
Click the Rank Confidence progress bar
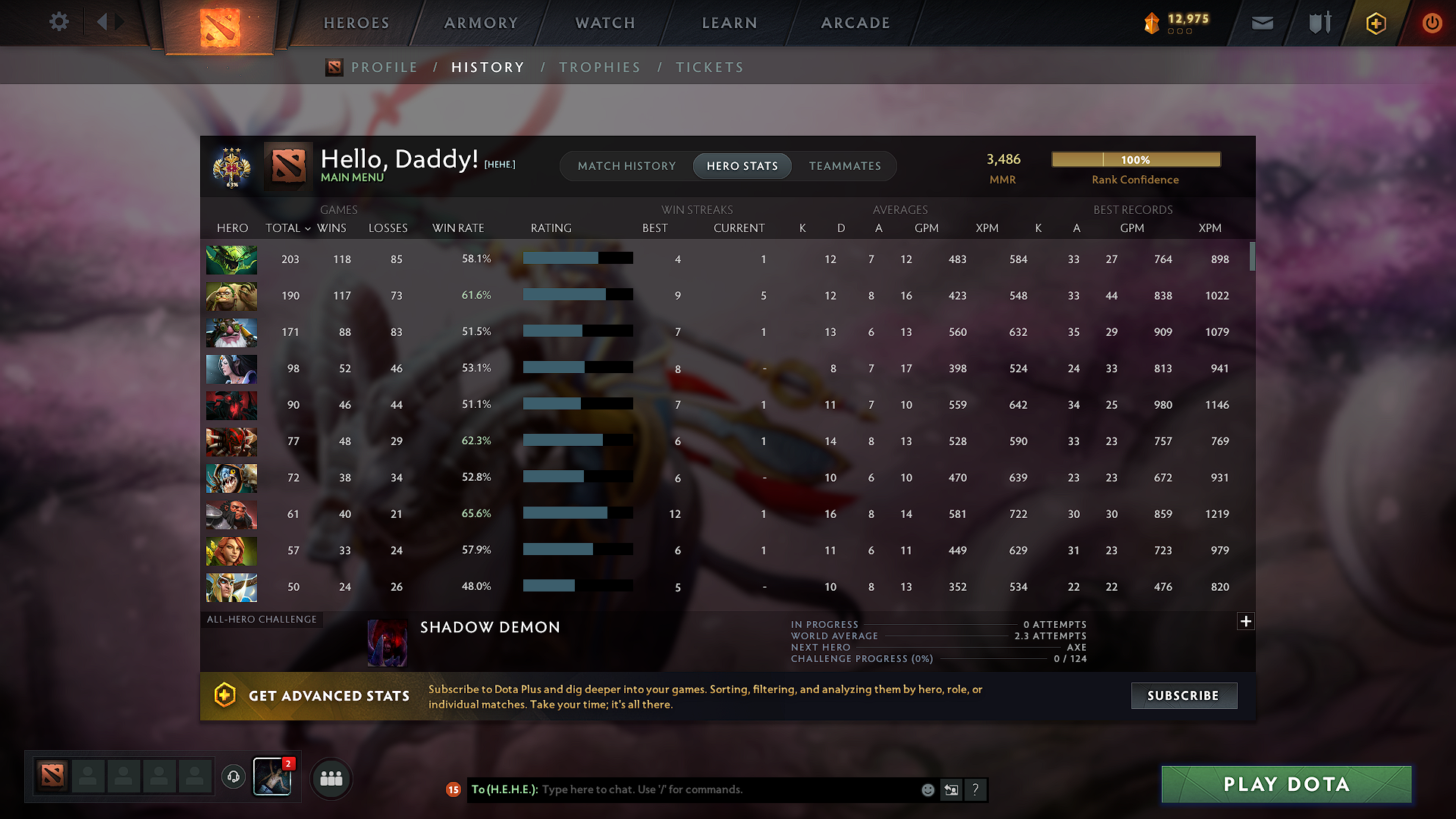click(x=1135, y=159)
